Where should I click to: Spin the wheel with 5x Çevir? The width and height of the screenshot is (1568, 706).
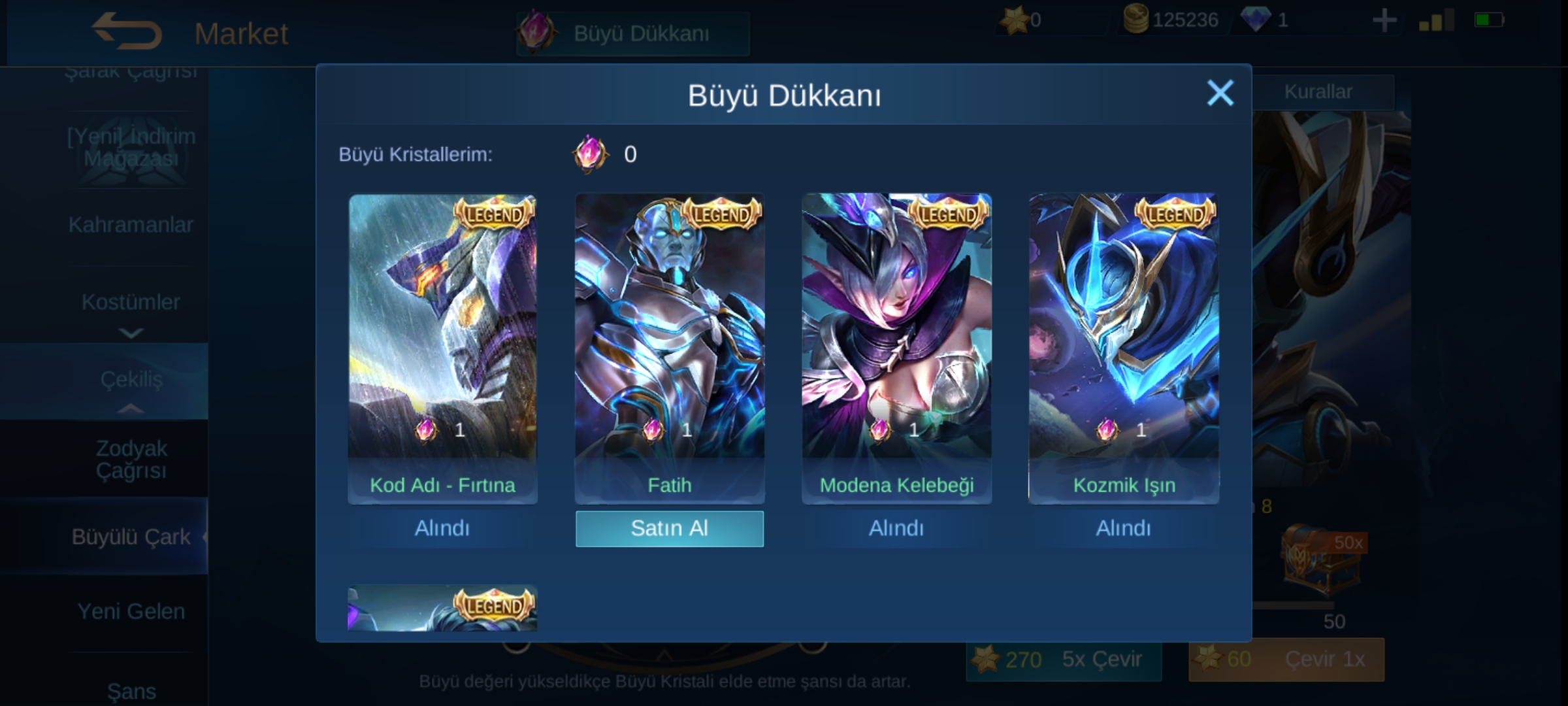[1064, 660]
